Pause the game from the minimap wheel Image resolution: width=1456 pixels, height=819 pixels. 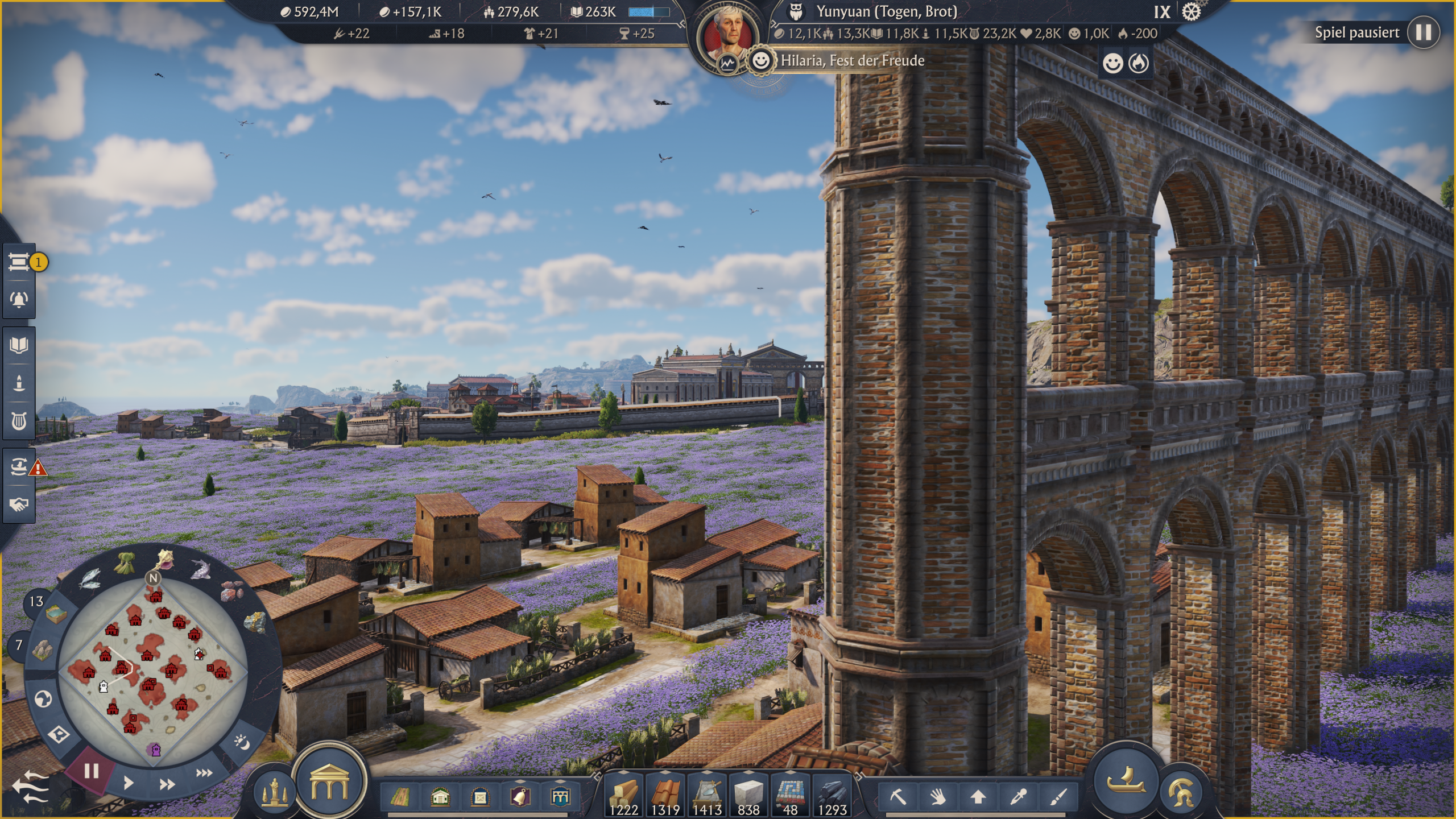coord(91,771)
